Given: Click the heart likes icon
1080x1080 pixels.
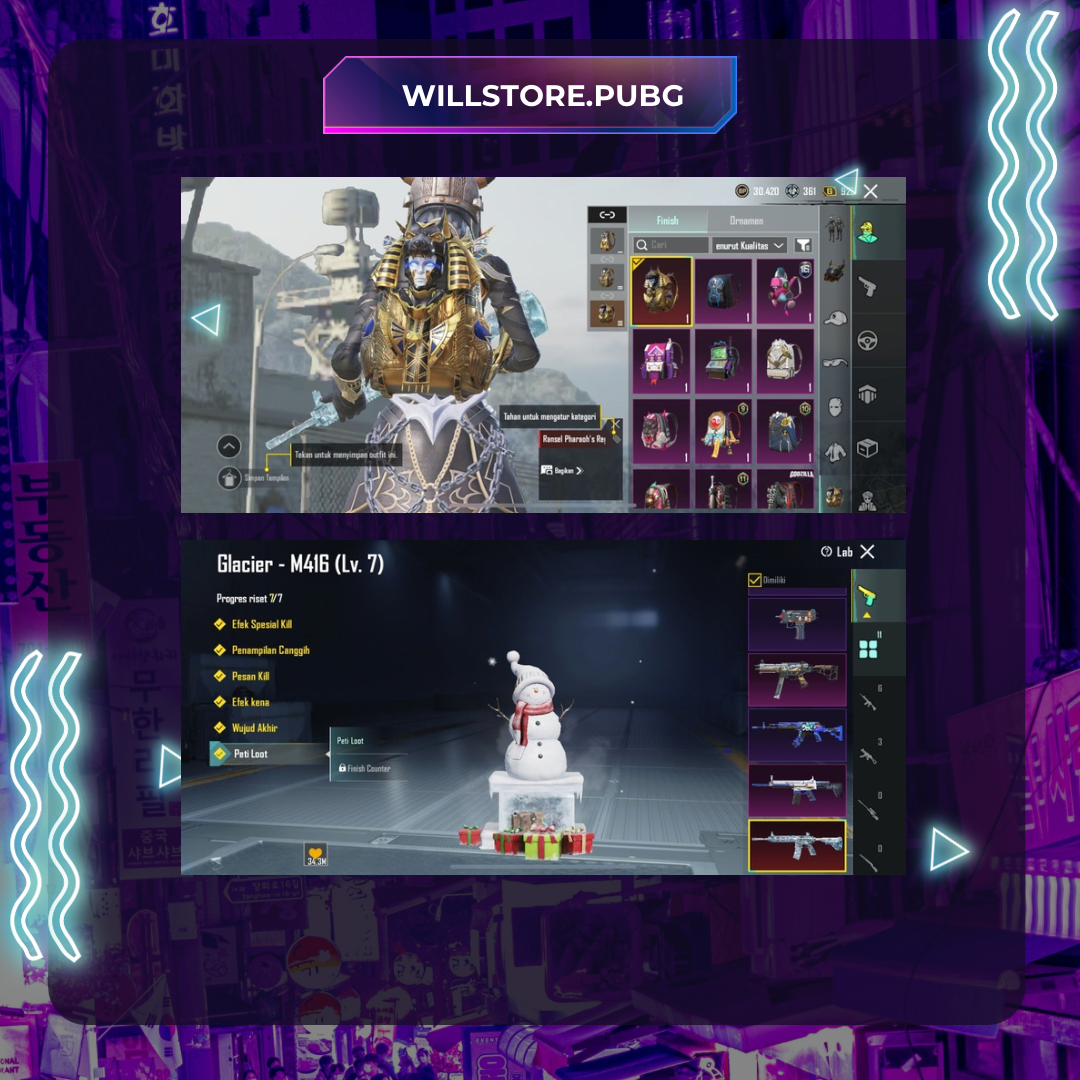Looking at the screenshot, I should point(316,853).
